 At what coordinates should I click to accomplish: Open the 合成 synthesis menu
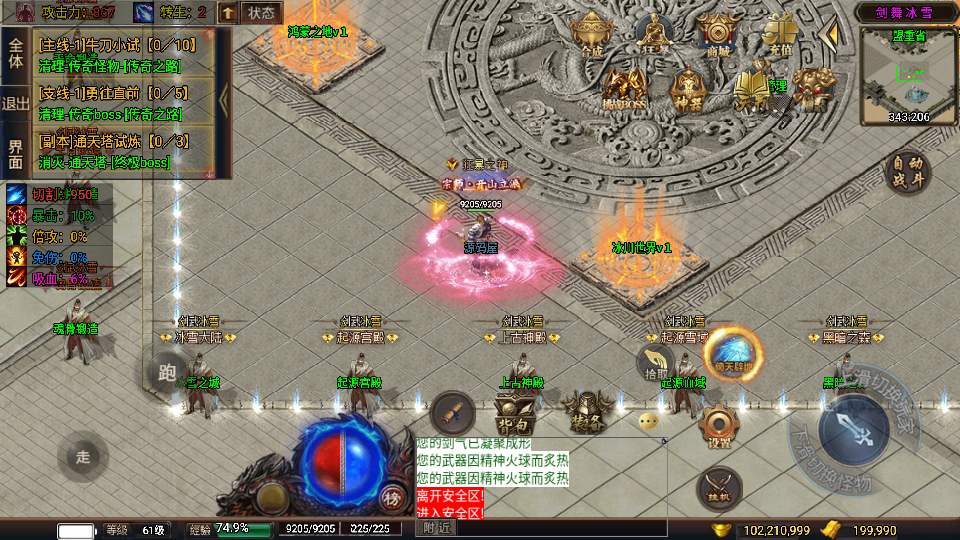[x=591, y=35]
